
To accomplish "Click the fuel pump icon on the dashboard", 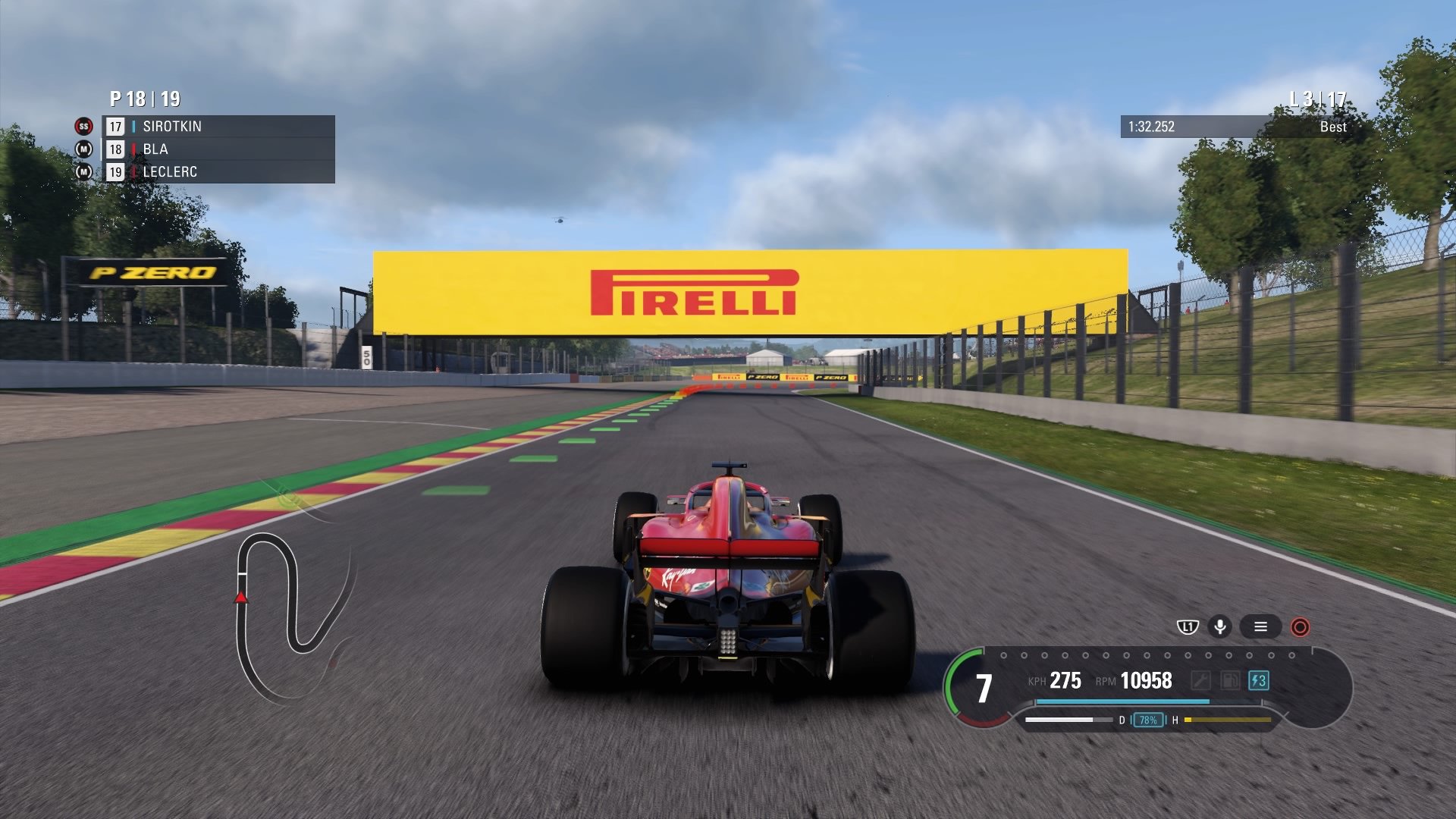I will tap(1231, 680).
